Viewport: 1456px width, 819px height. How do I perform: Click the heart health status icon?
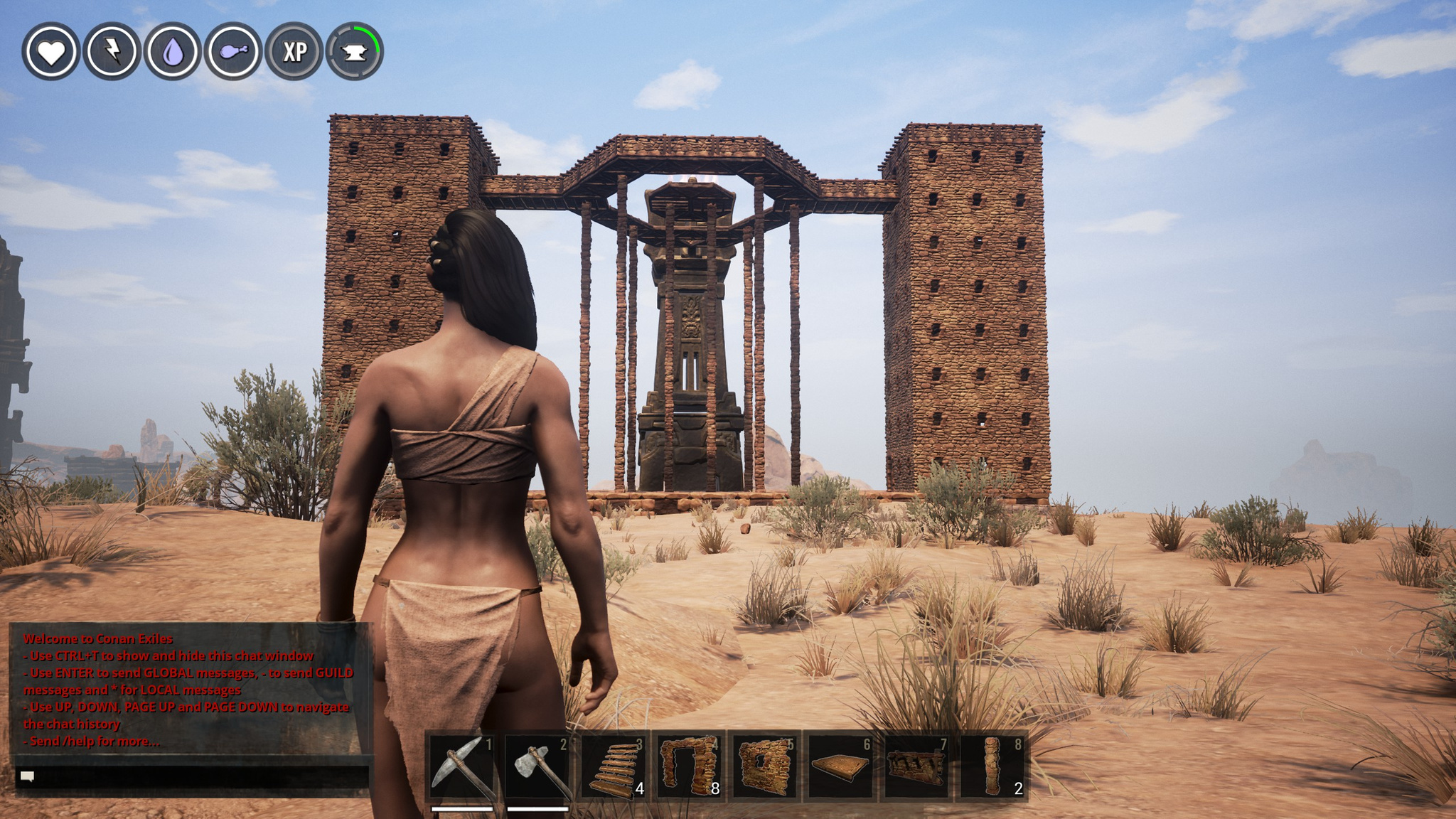(x=51, y=51)
